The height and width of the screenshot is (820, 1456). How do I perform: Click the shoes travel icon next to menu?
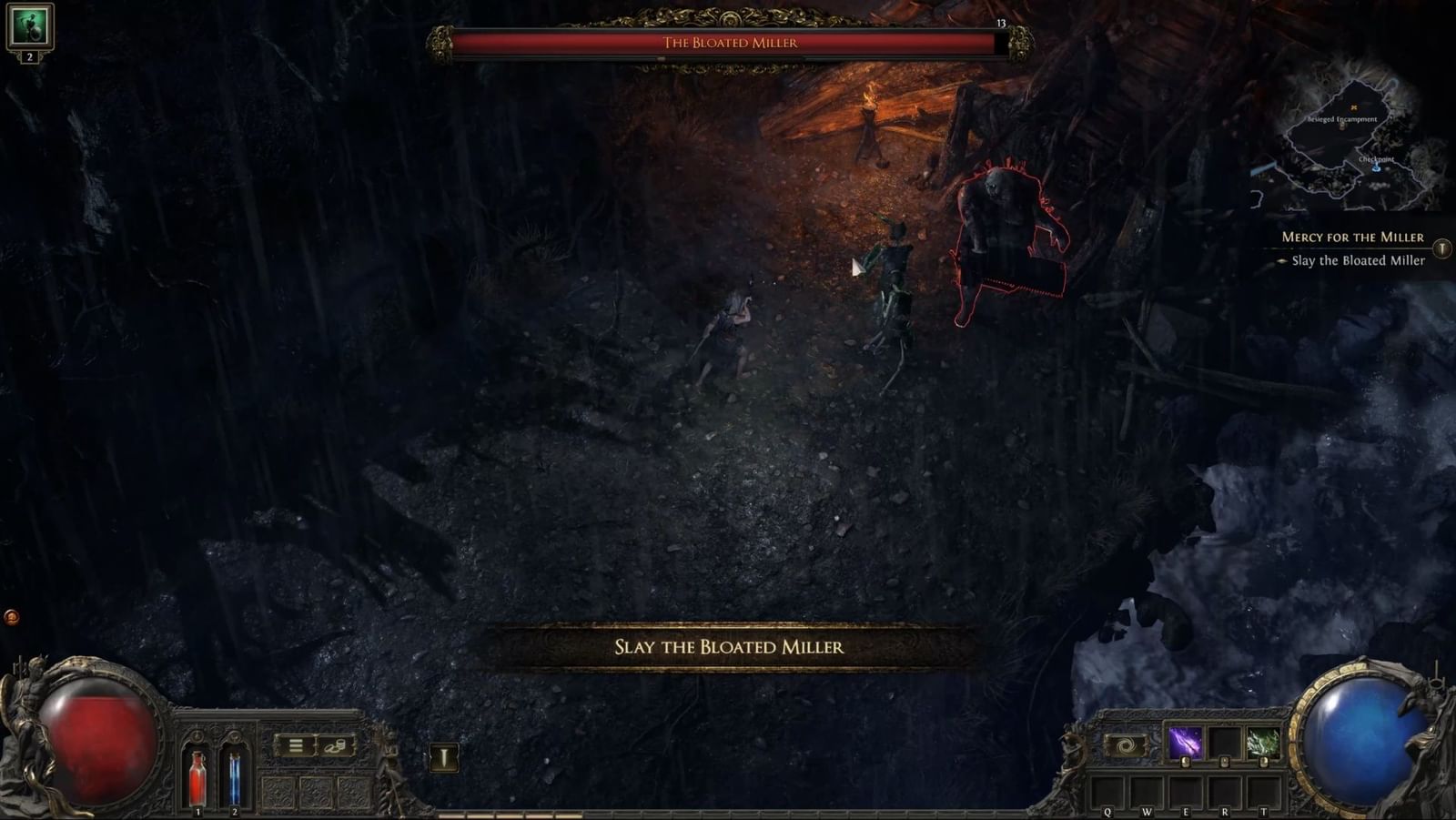pyautogui.click(x=336, y=747)
